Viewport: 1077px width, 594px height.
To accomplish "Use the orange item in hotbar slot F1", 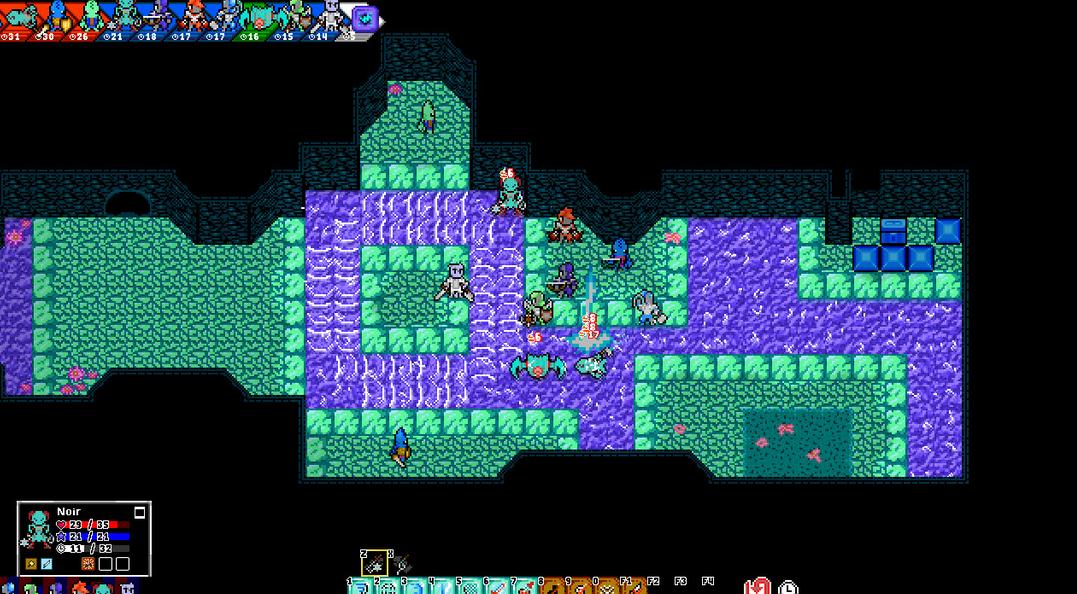I will pos(634,587).
